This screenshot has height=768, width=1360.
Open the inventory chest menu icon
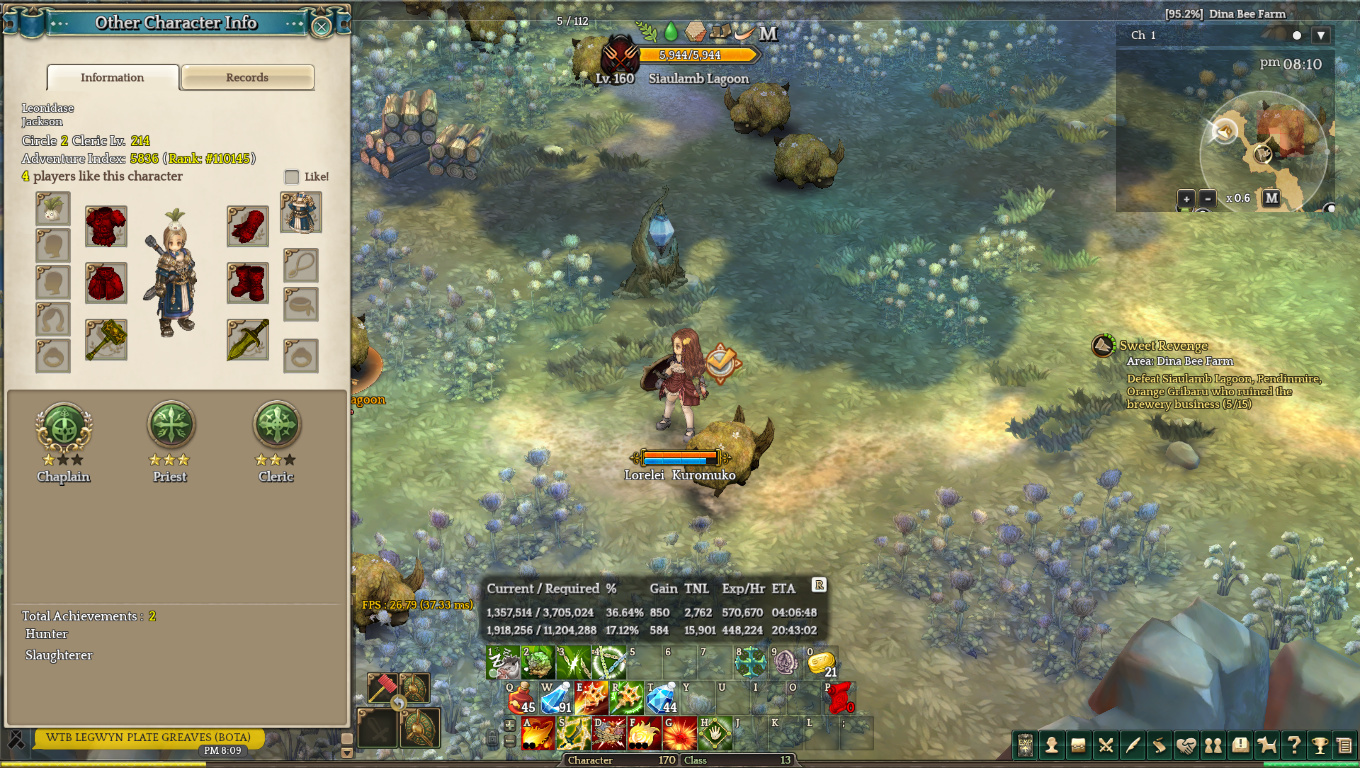1079,745
